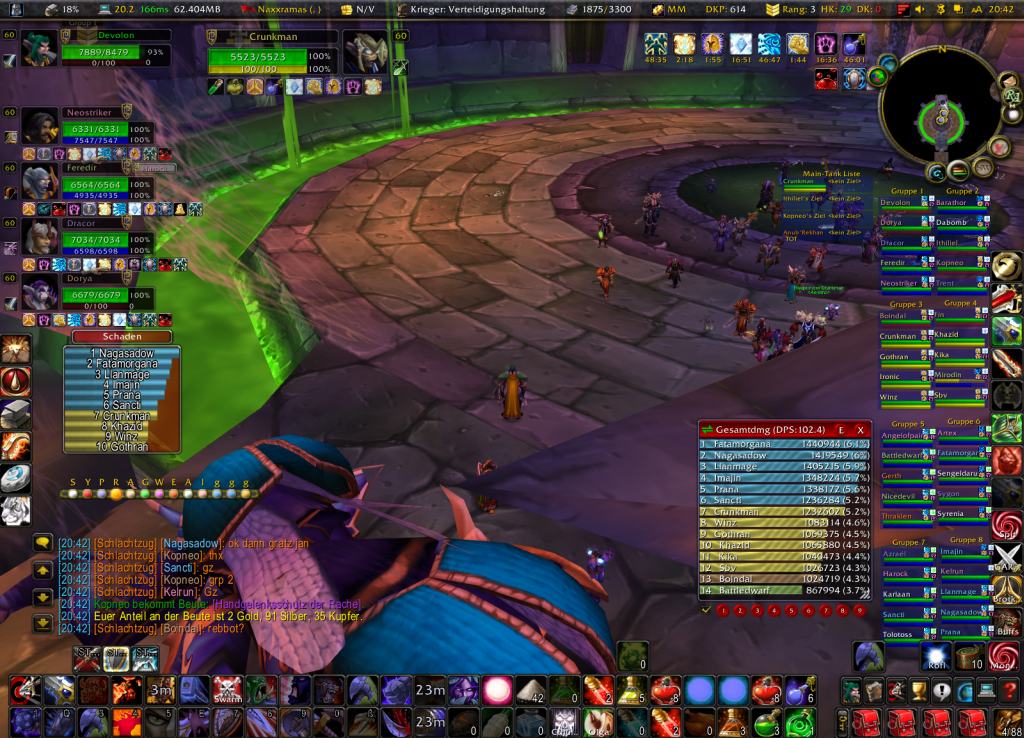This screenshot has height=738, width=1024.
Task: Use the Swarm skull ability on the action bar
Action: 227,689
